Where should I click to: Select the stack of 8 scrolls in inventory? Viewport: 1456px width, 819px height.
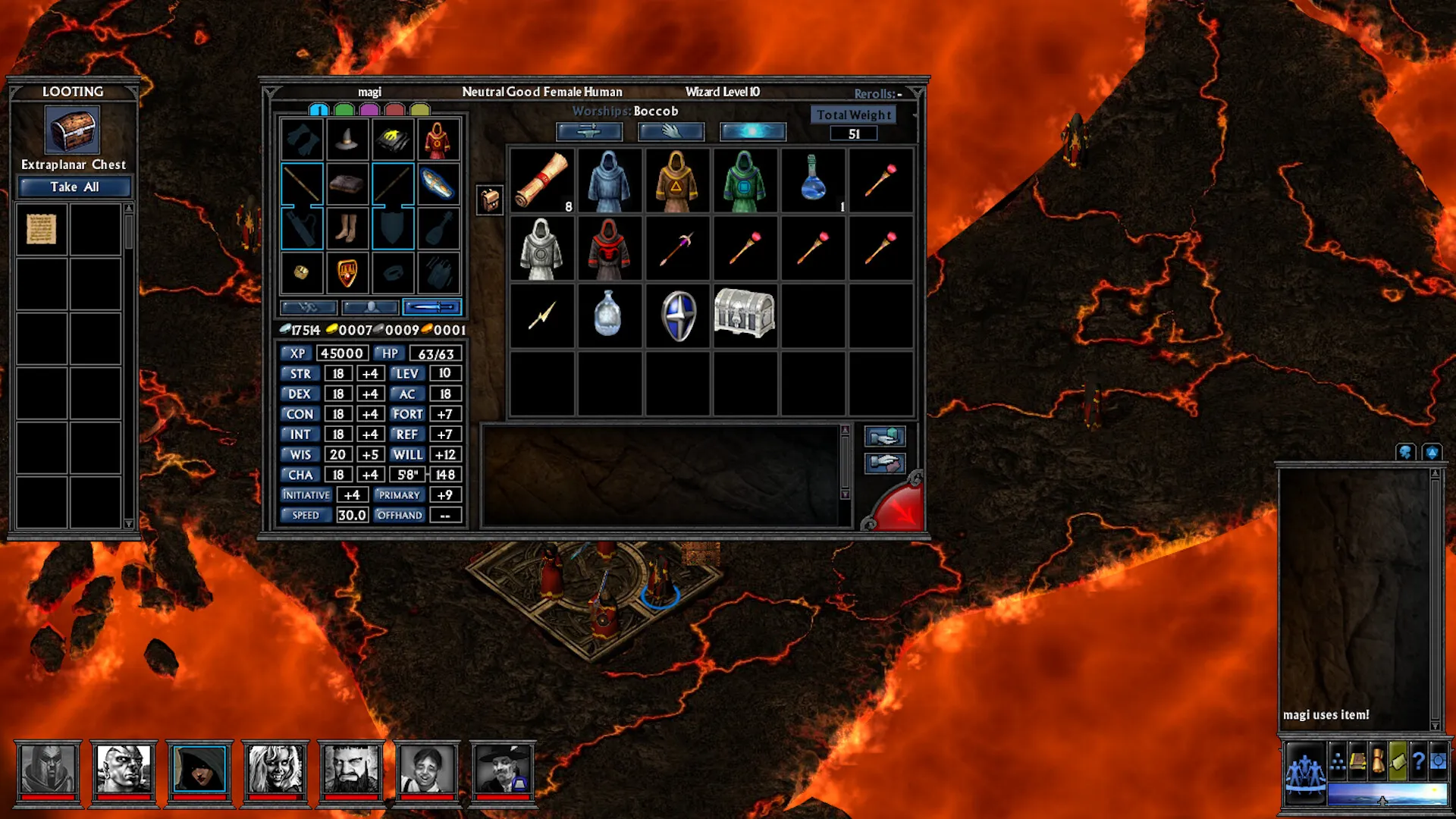[x=543, y=180]
